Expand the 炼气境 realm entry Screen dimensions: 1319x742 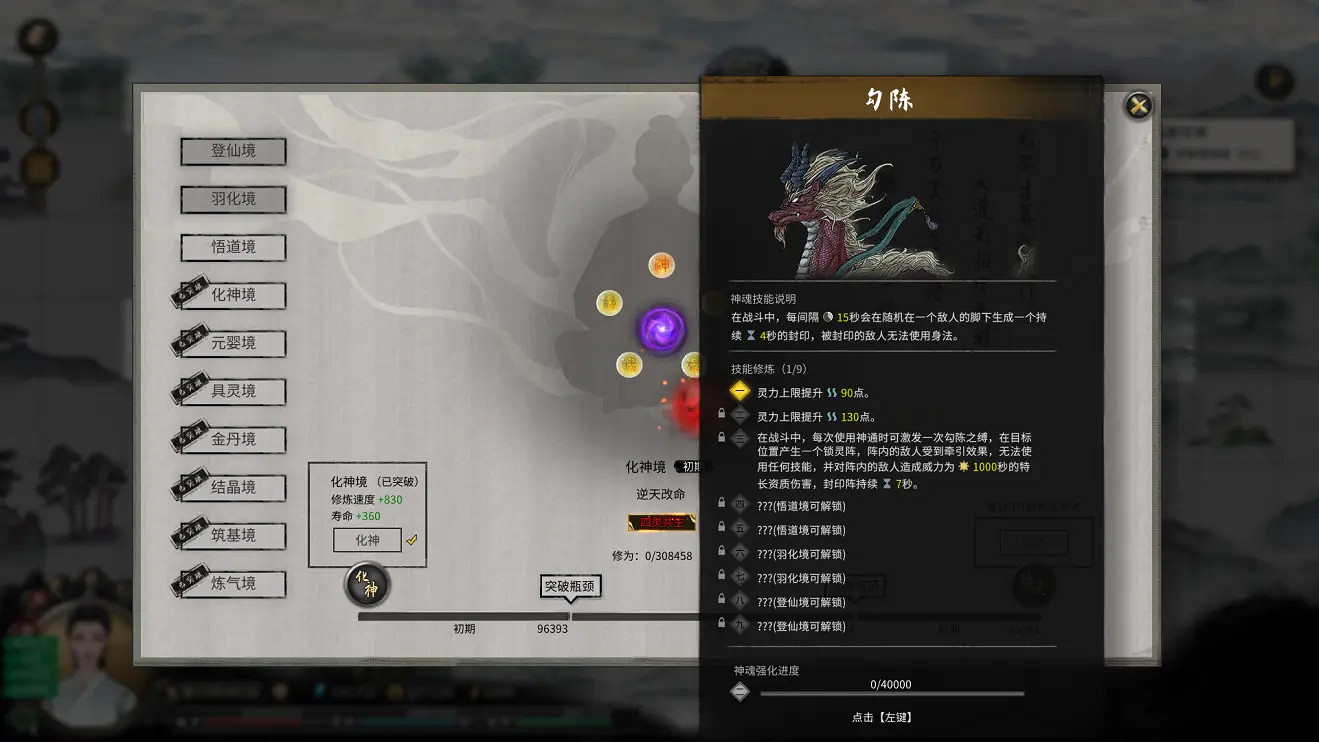pos(232,583)
